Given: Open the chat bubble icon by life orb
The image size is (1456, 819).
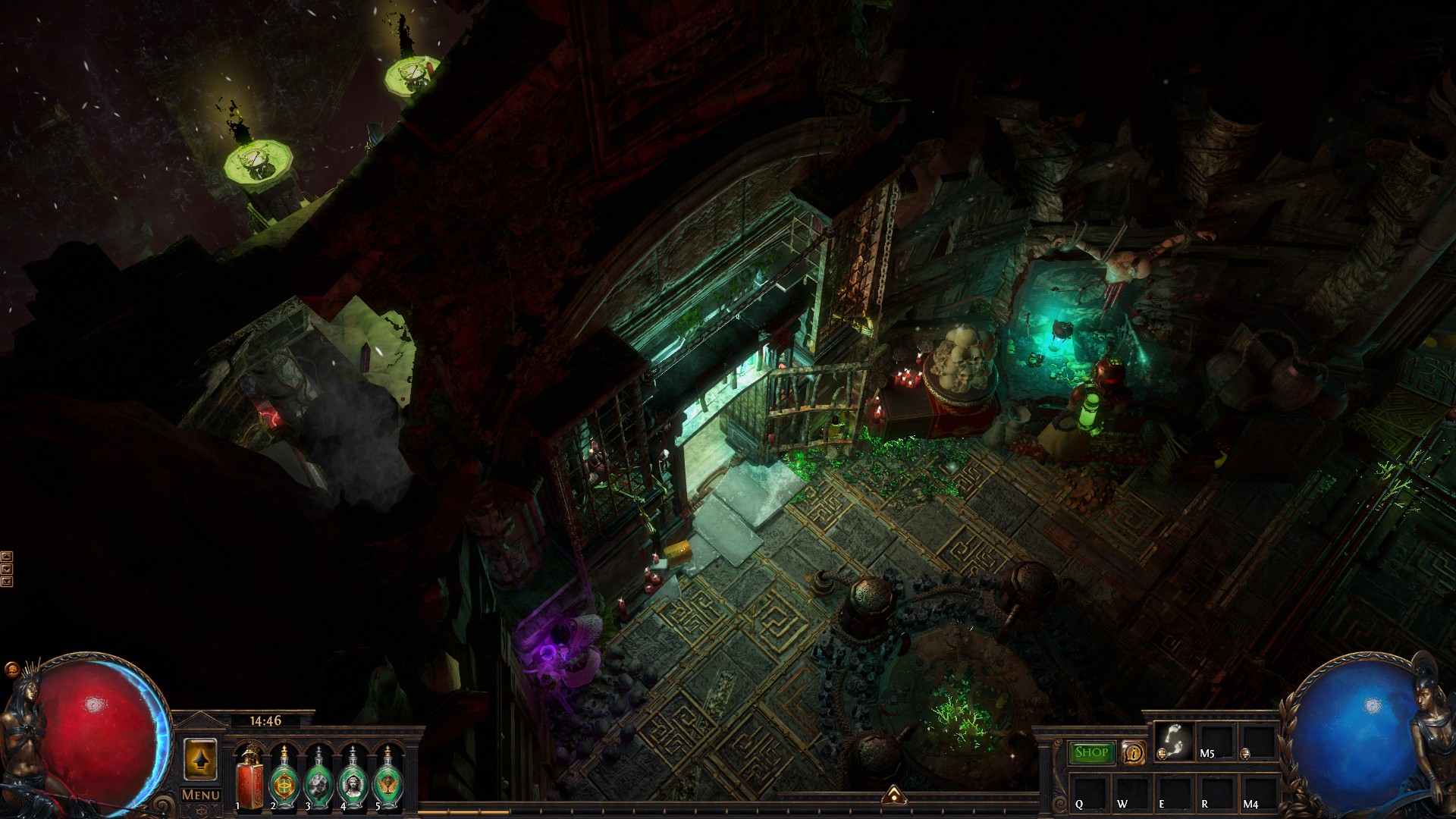Looking at the screenshot, I should [x=11, y=669].
